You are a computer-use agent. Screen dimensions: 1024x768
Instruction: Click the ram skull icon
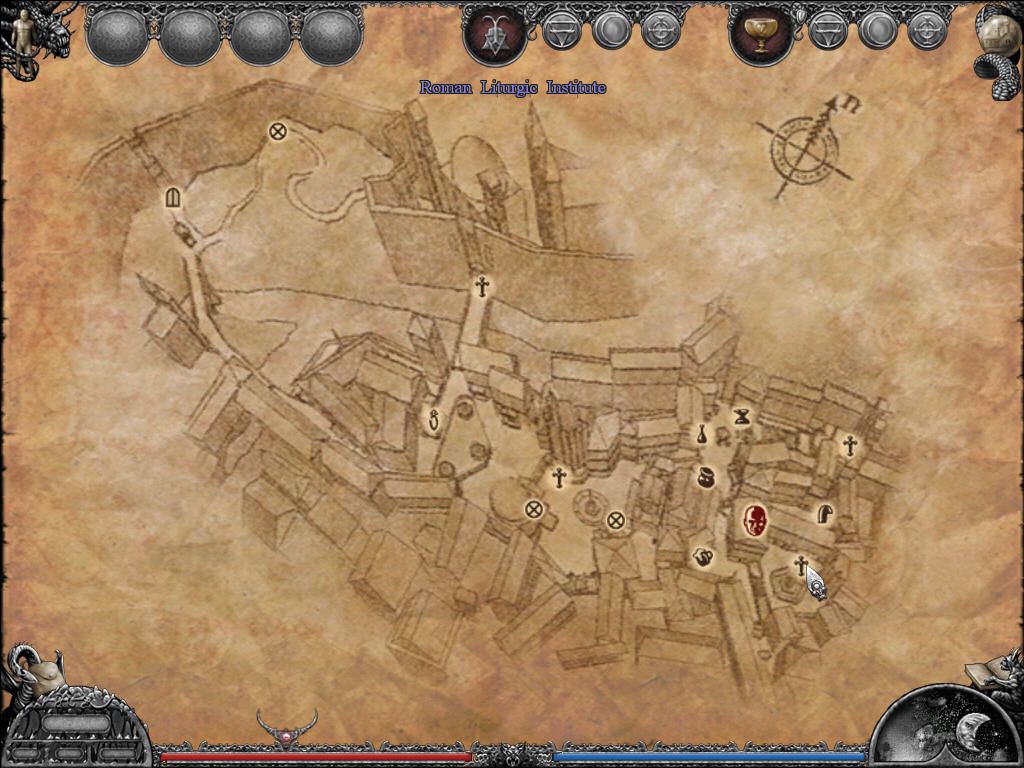36,672
